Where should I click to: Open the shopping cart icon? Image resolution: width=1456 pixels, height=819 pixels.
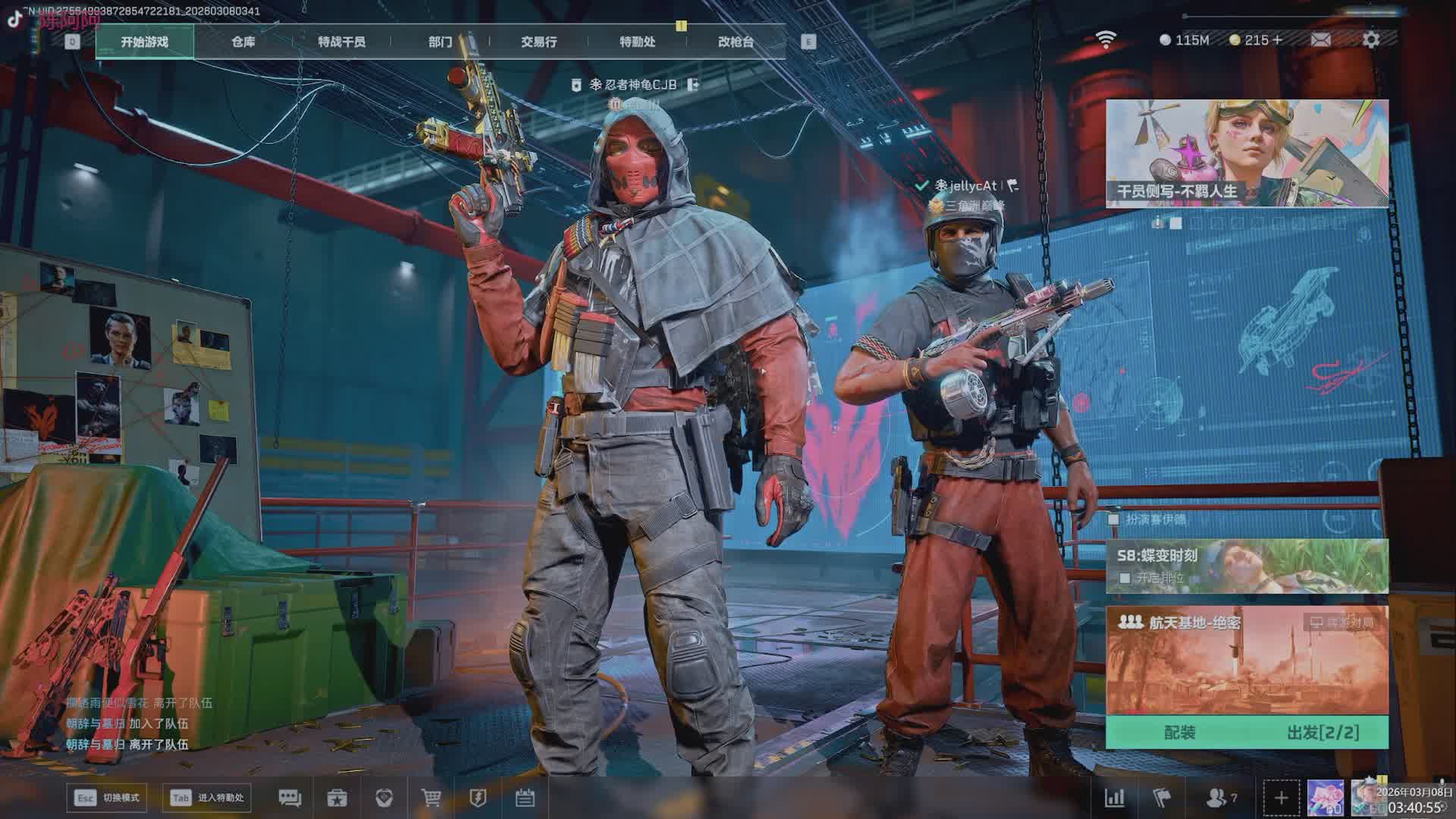431,798
